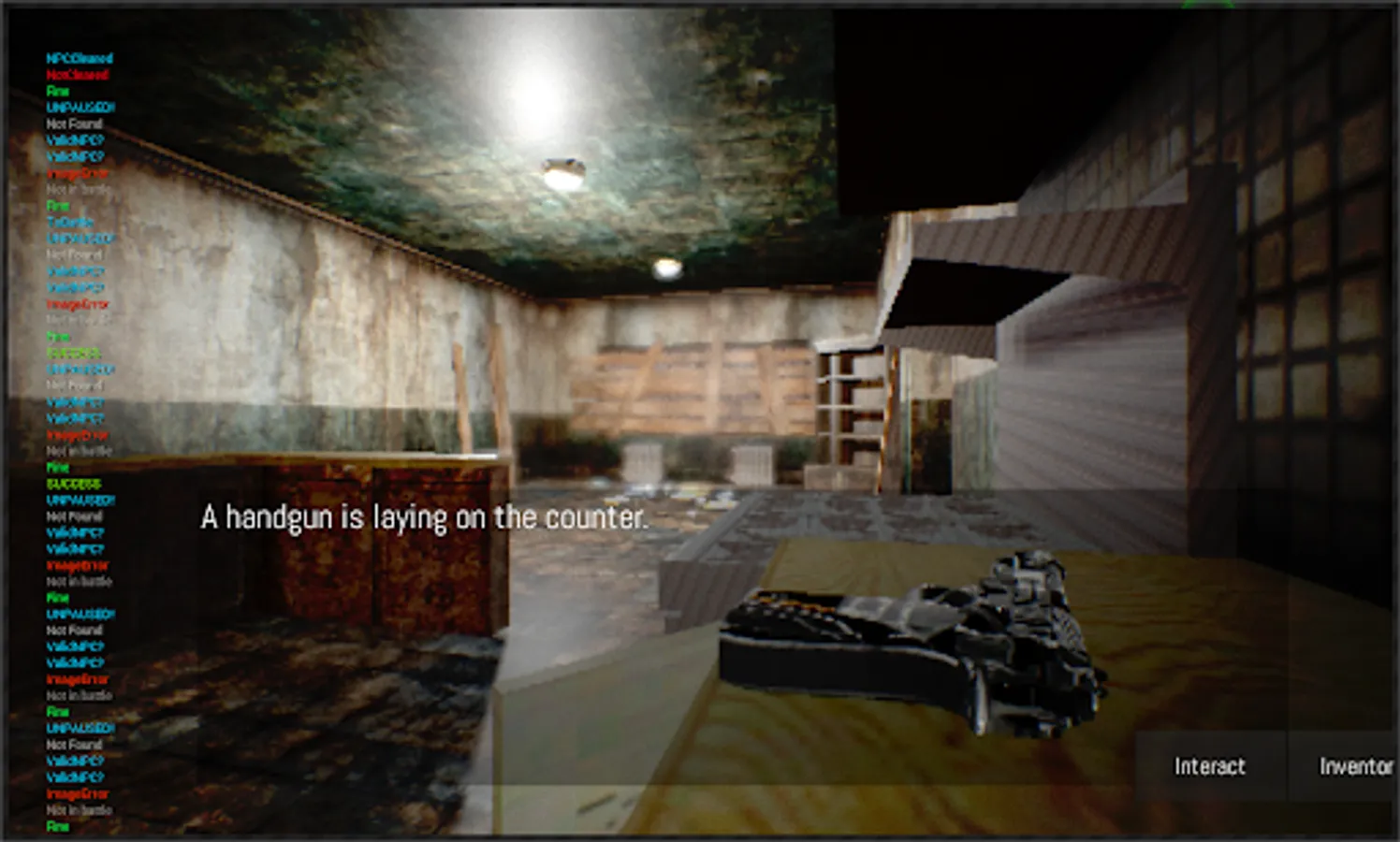Click the red ImageError message
The width and height of the screenshot is (1400, 842).
[73, 173]
